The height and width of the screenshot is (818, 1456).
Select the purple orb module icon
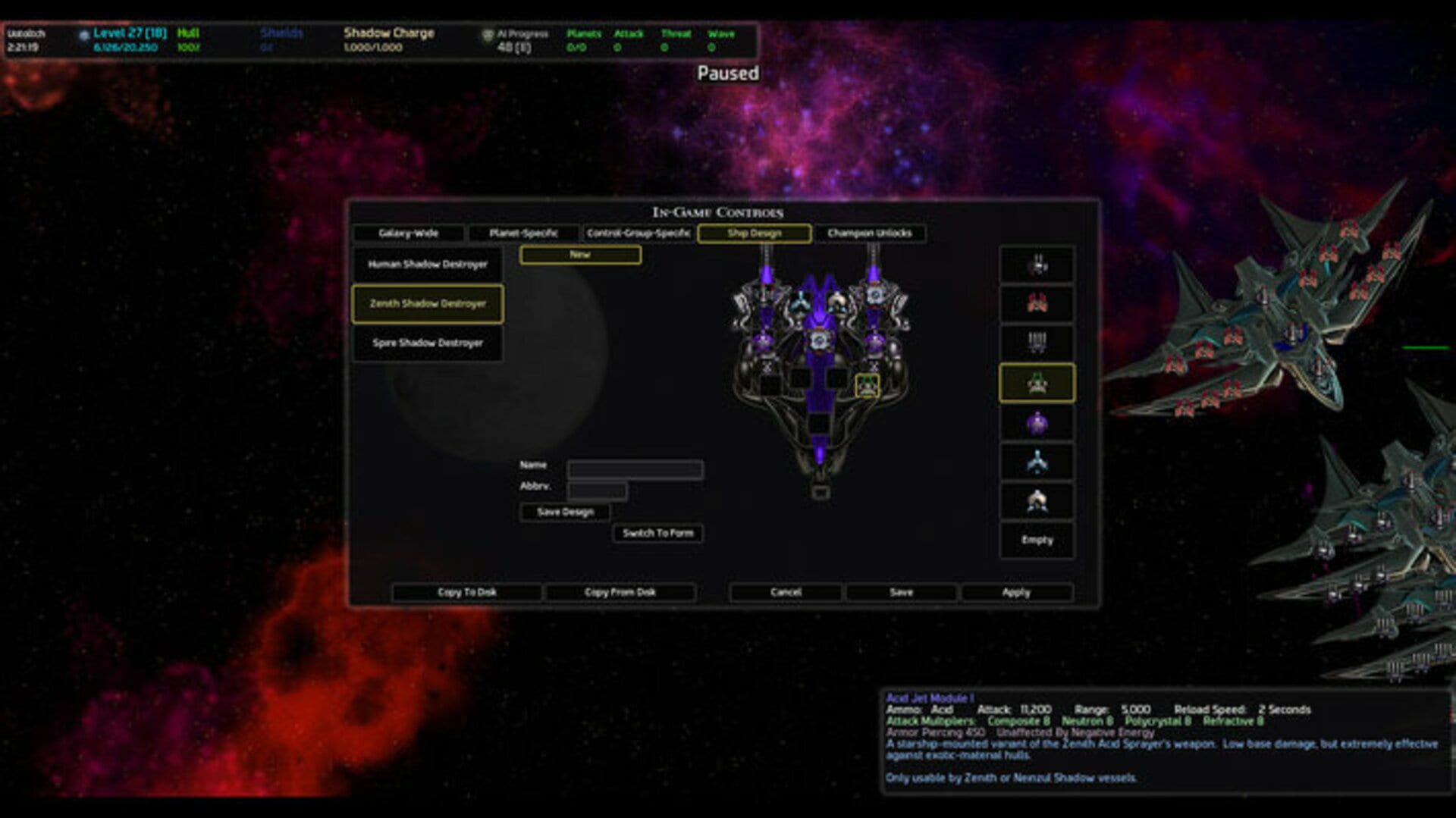(x=1037, y=422)
